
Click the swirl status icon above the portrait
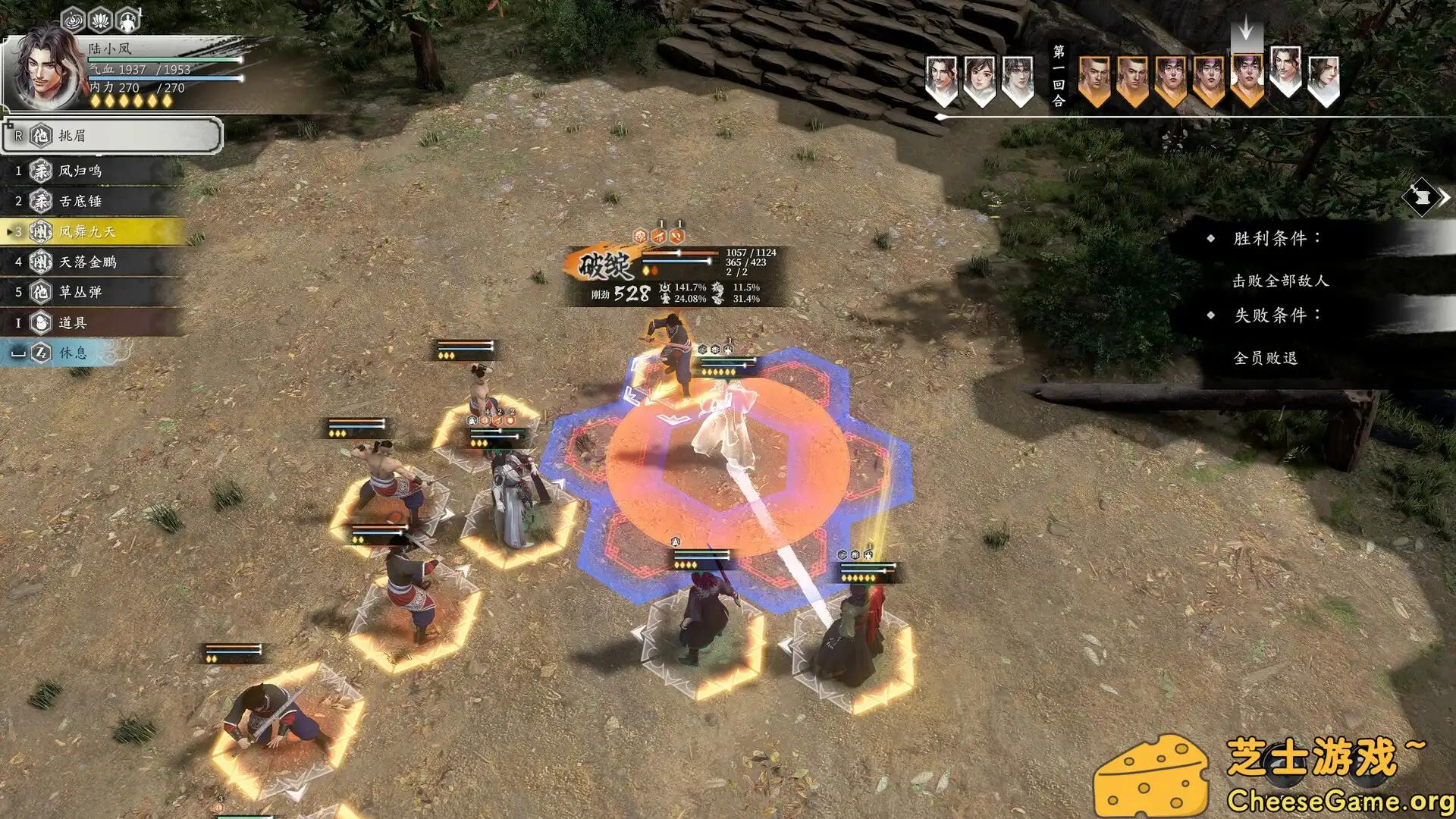[x=74, y=19]
